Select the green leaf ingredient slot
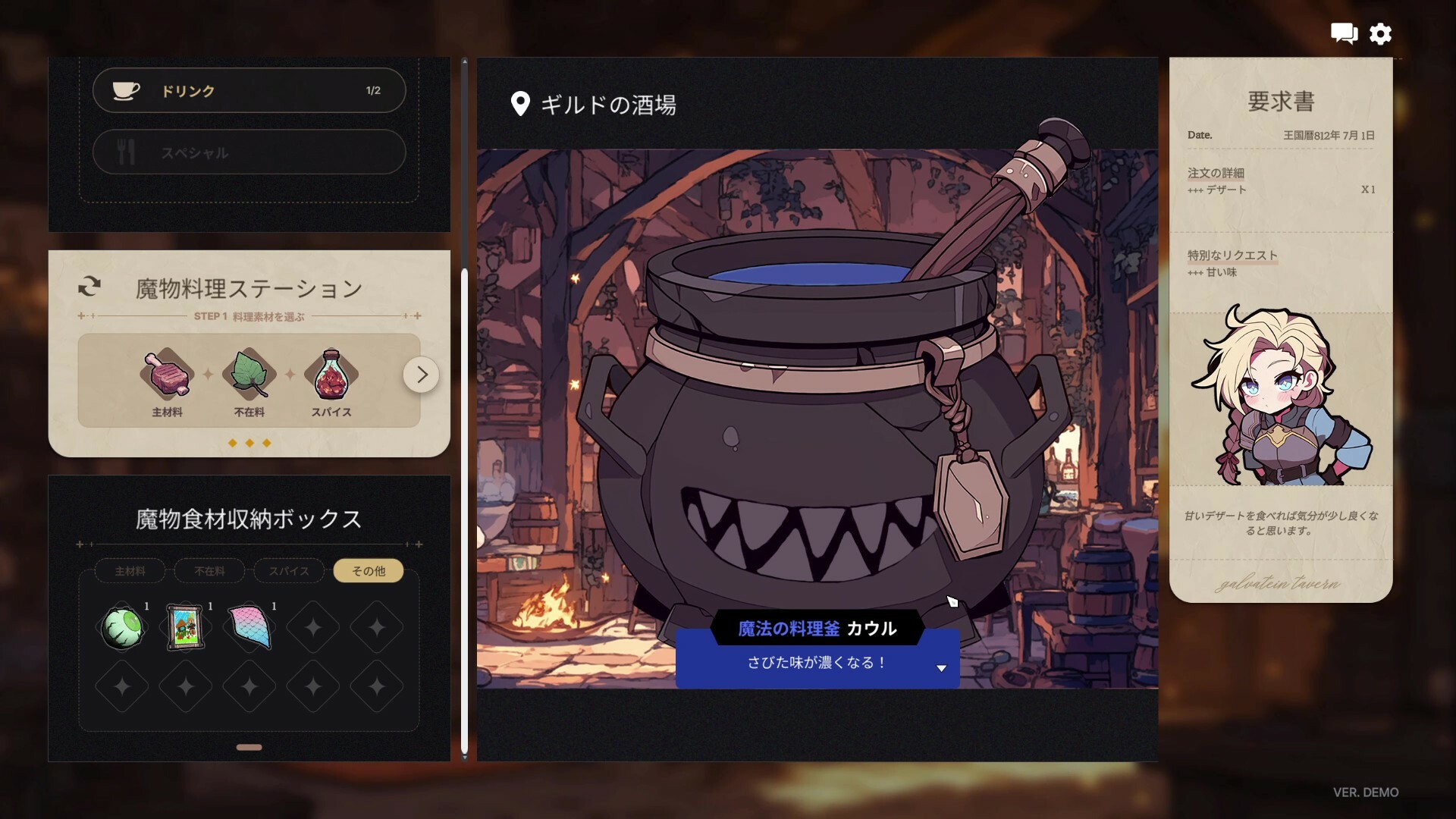This screenshot has width=1456, height=819. click(x=249, y=374)
